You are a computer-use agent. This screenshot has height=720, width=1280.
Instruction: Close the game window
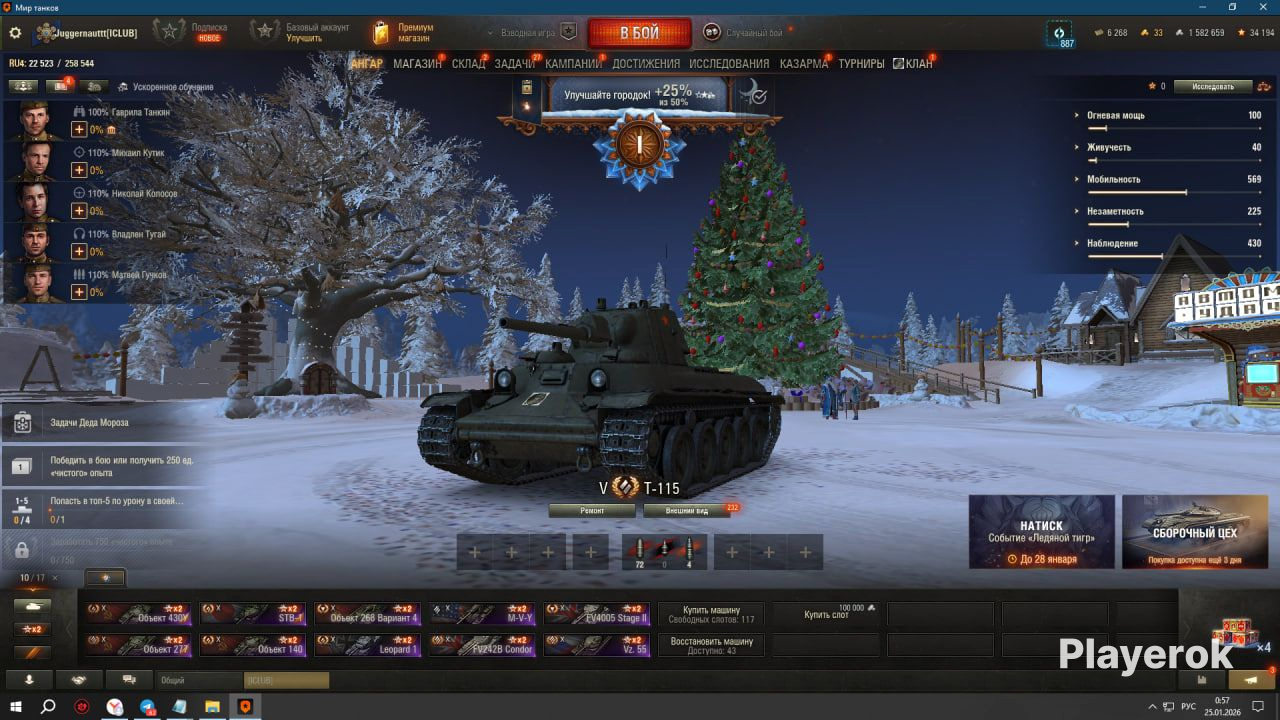[1260, 7]
